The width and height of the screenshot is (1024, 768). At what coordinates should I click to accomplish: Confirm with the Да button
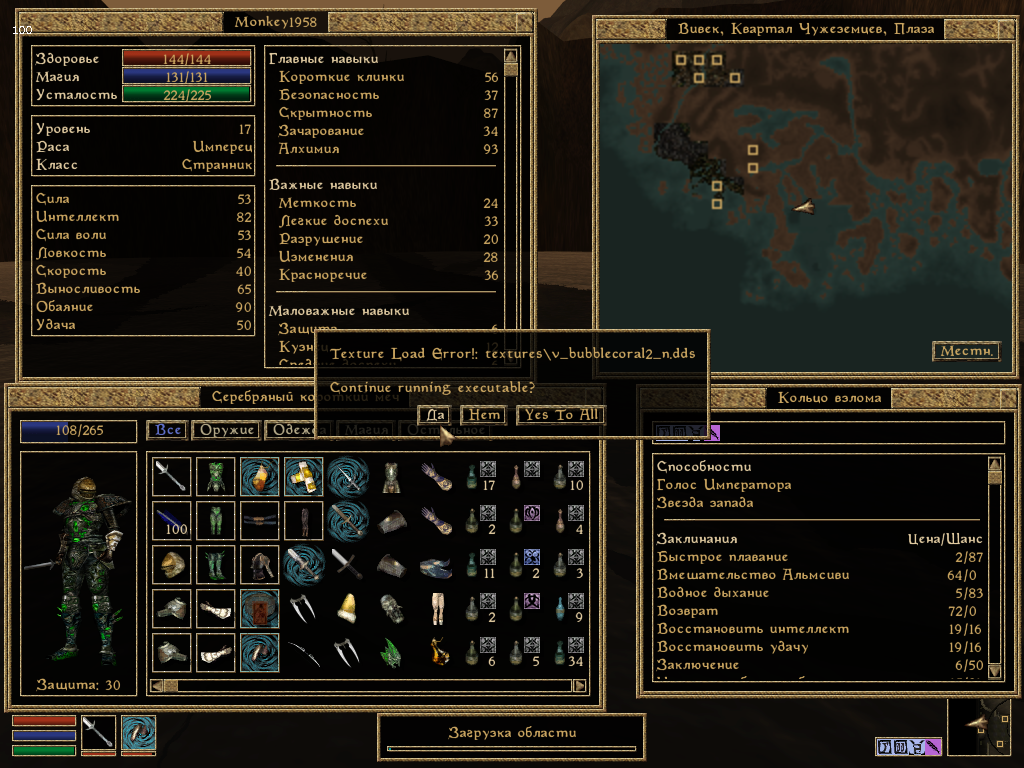point(435,415)
